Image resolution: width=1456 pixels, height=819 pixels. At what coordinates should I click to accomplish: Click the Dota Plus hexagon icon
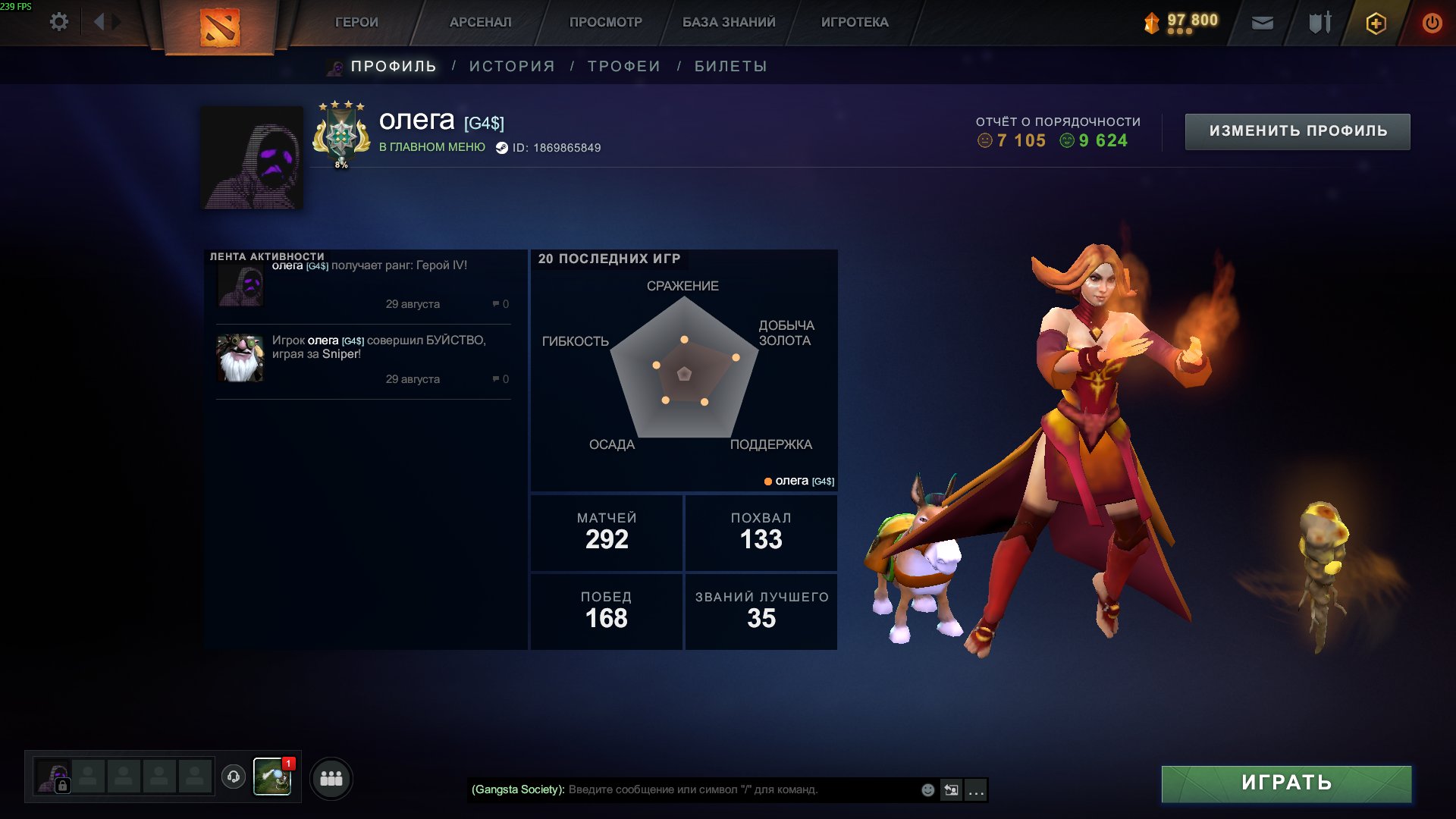[1375, 23]
